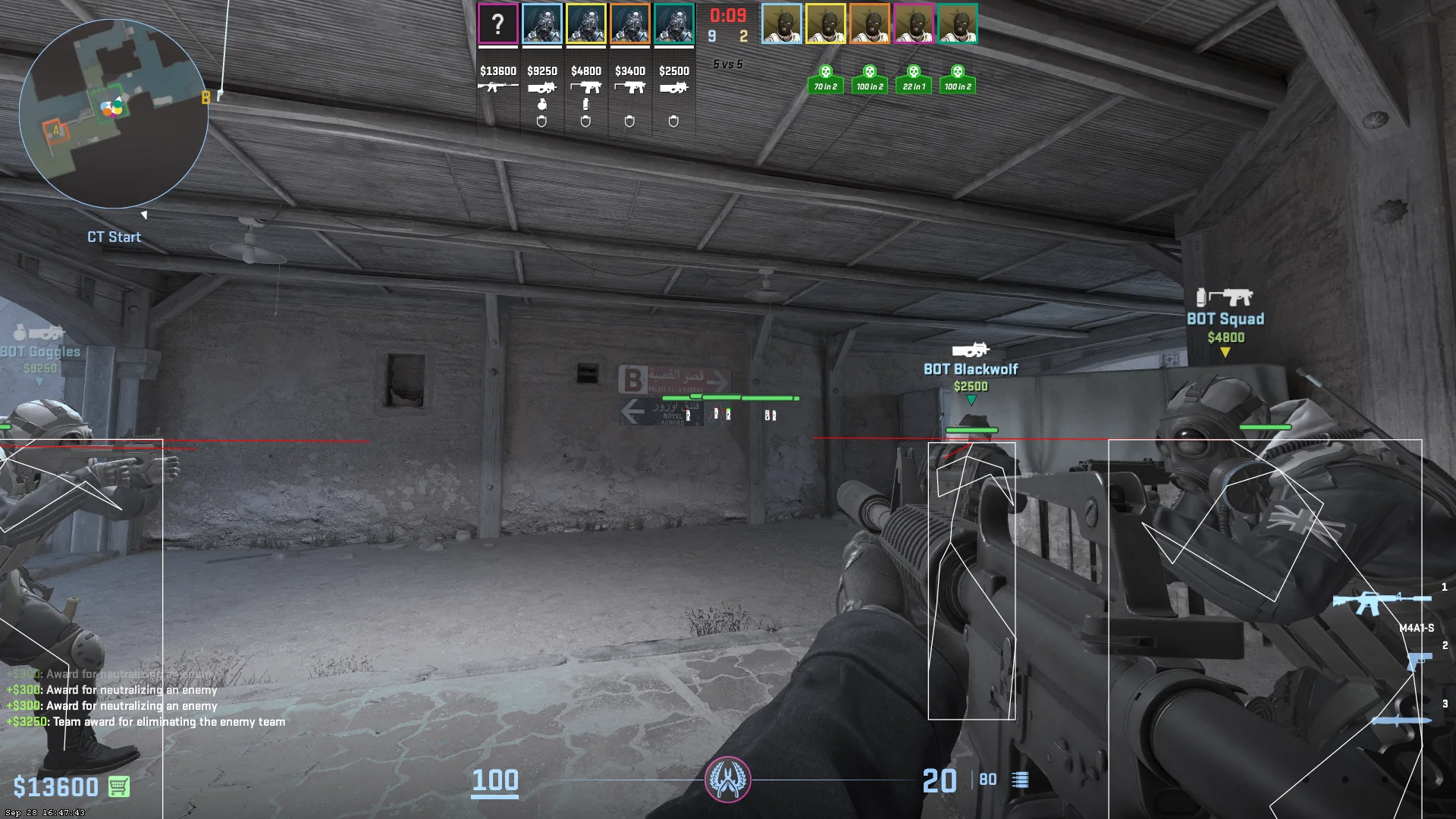Switch to the pistol in slot 2
Screen dimensions: 1456x819
coord(1417,660)
